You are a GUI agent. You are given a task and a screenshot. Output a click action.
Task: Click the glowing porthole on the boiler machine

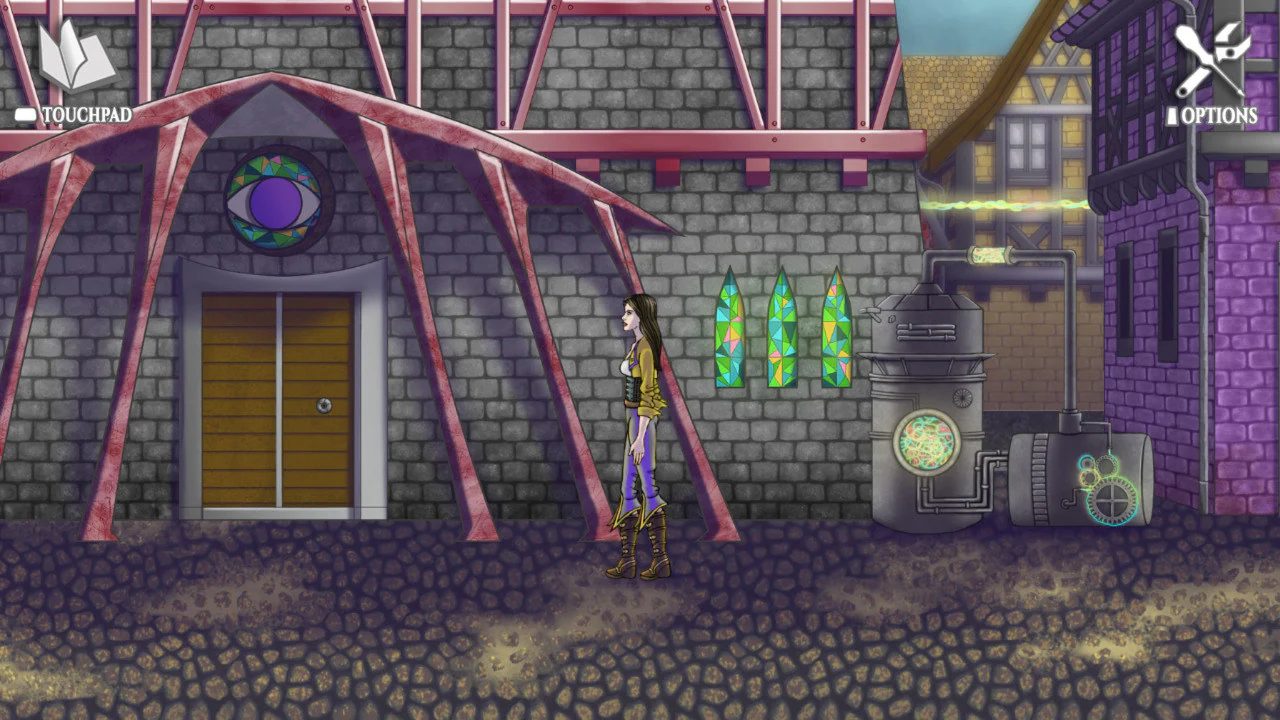tap(926, 443)
